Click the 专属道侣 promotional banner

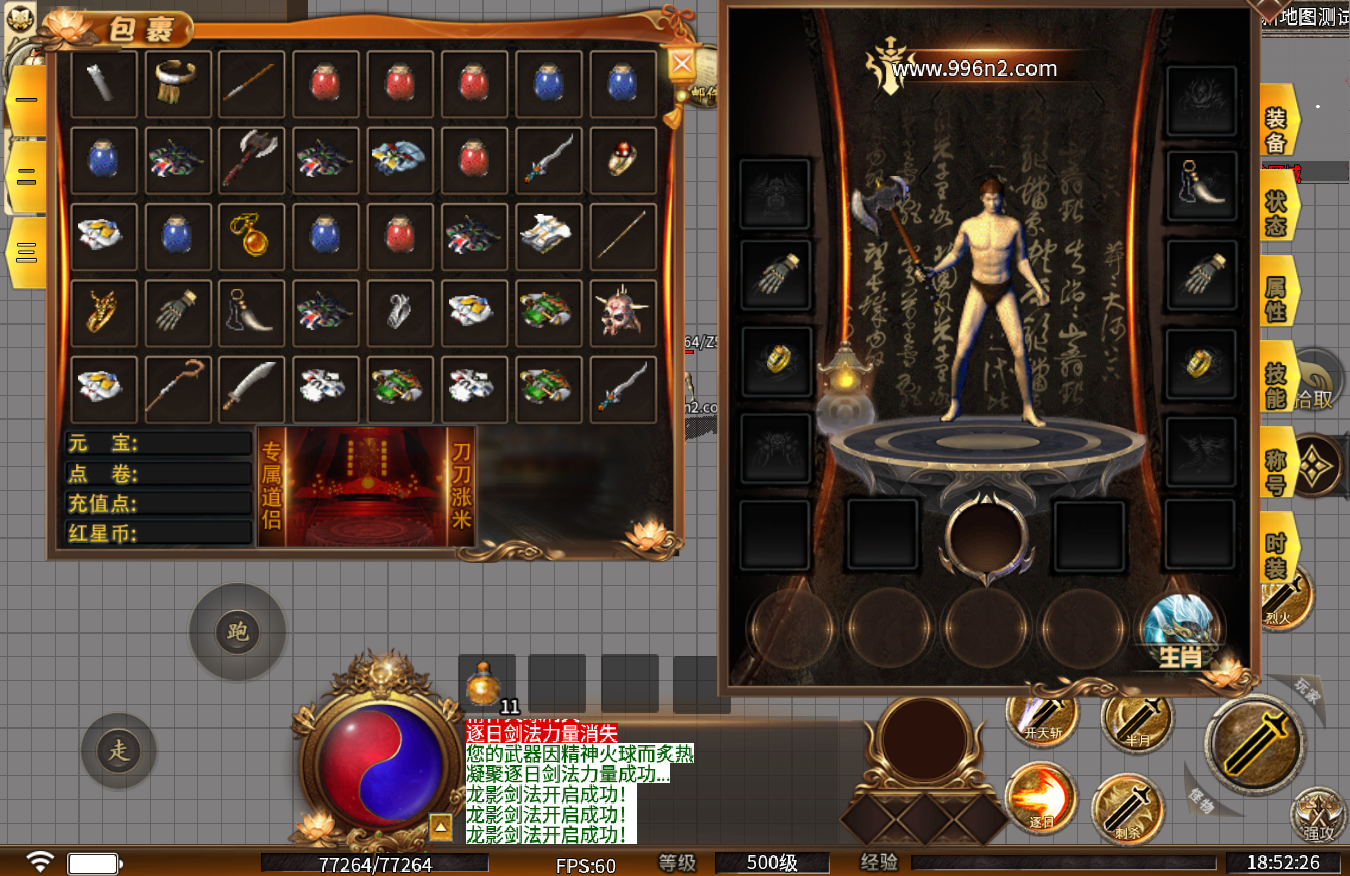click(x=366, y=487)
